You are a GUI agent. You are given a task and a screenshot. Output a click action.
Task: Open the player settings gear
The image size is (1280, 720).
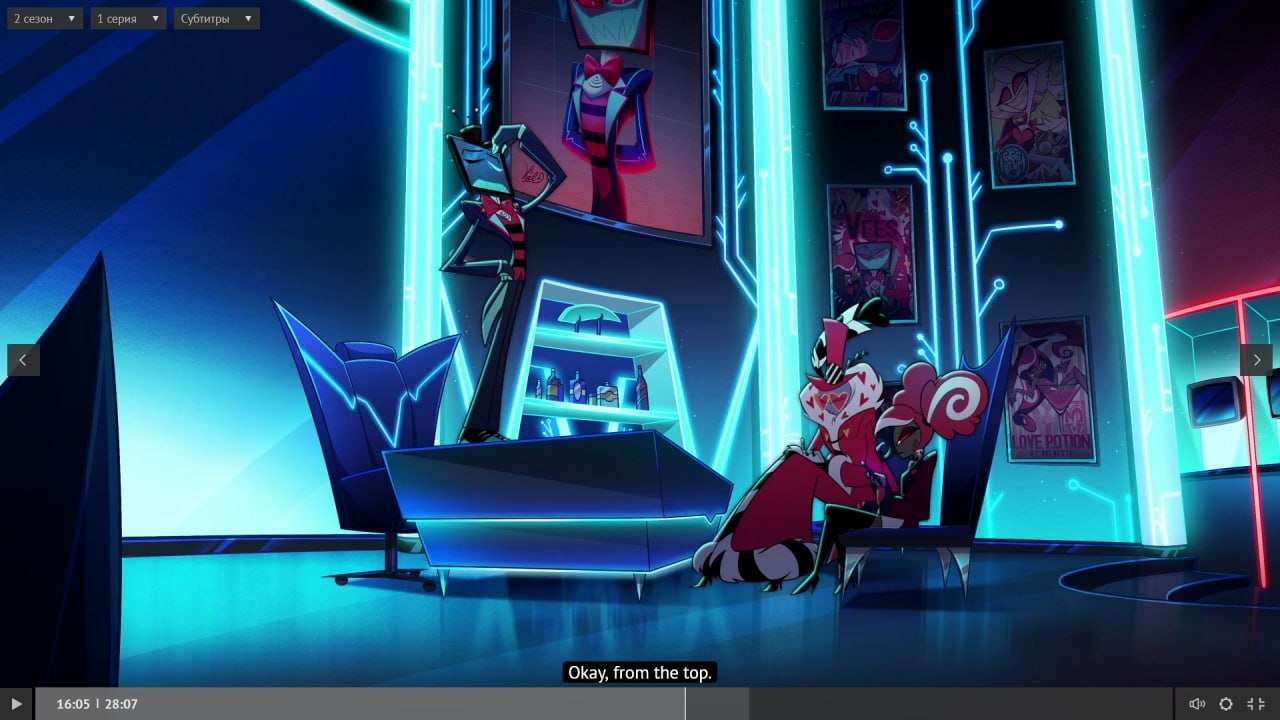point(1226,704)
